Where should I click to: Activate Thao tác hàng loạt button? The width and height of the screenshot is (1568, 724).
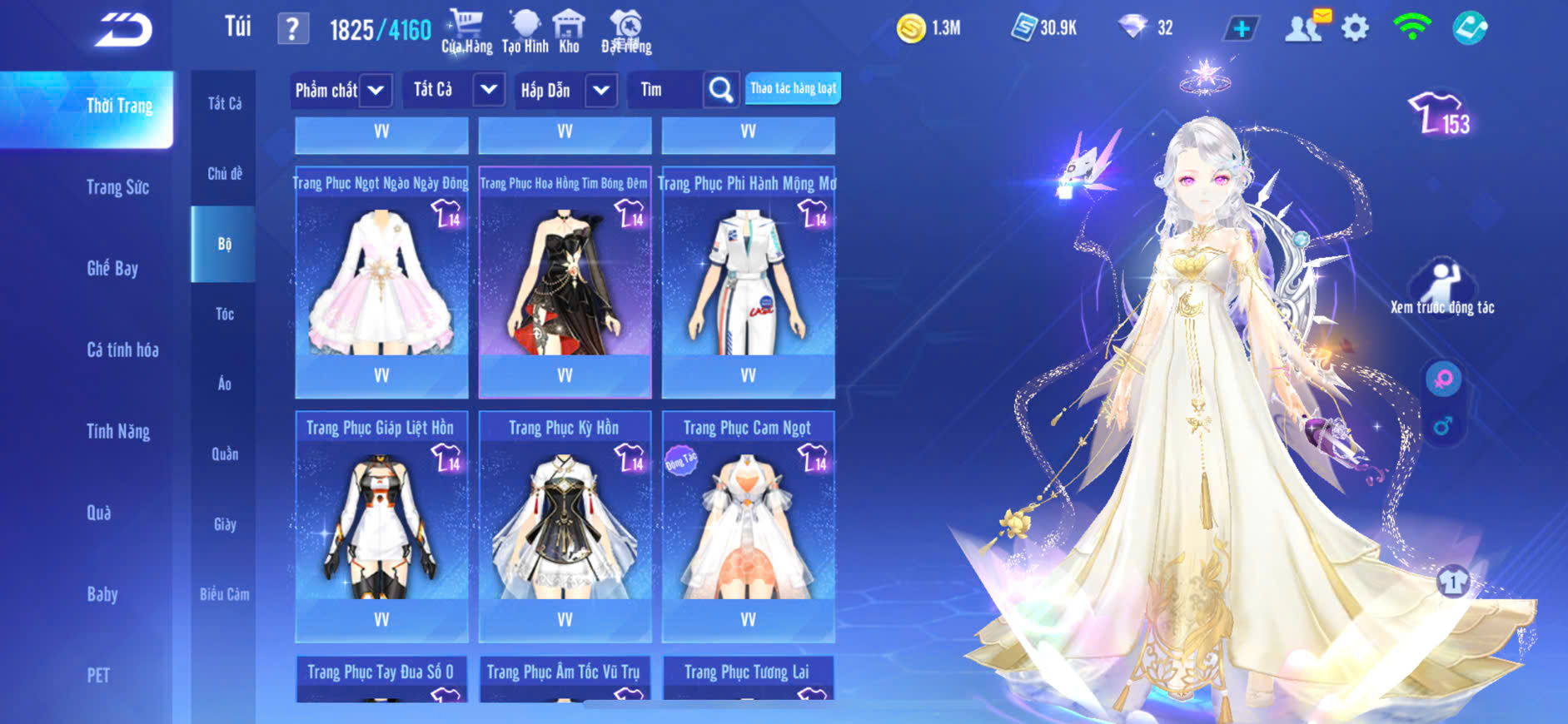coord(793,88)
